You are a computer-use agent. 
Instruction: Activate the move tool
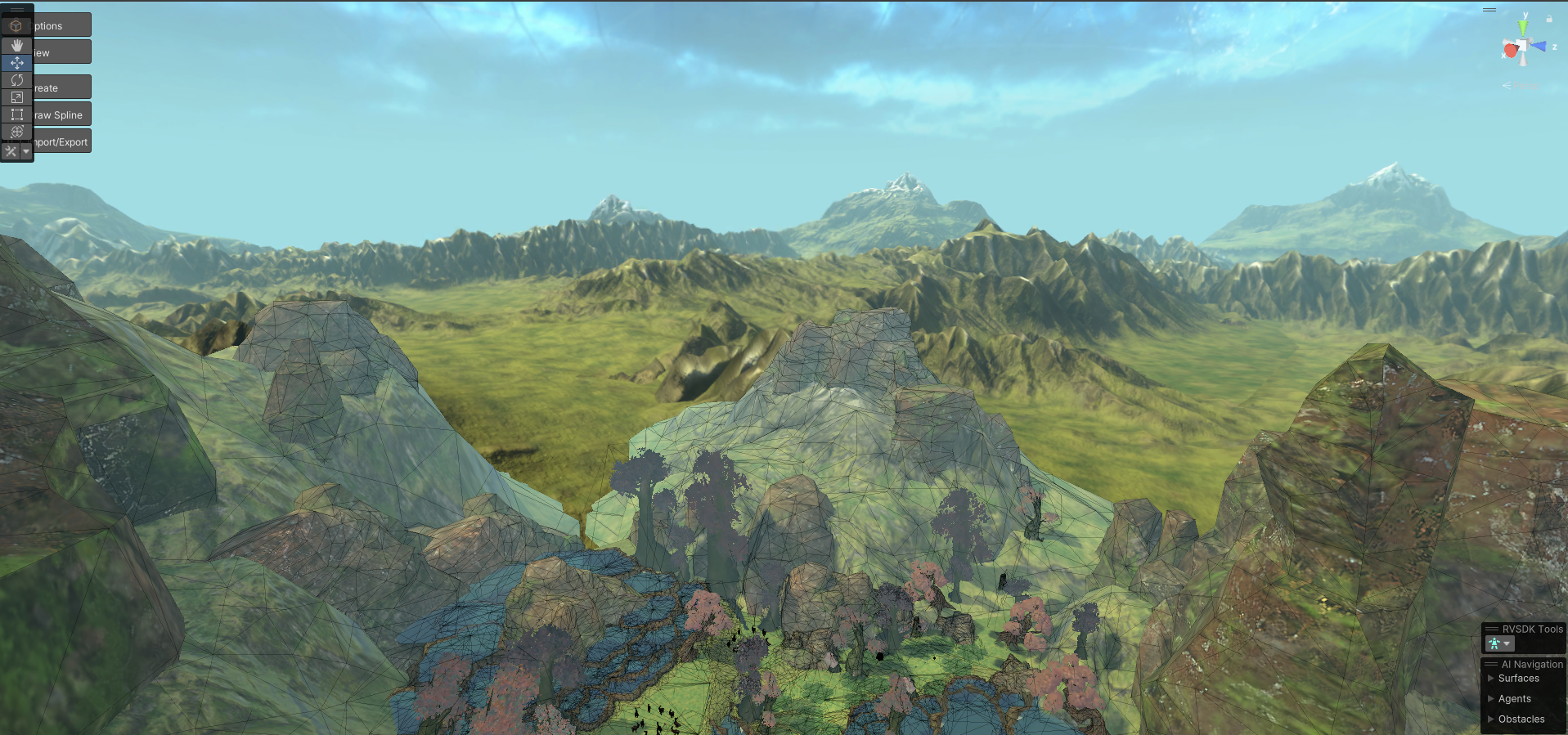pyautogui.click(x=16, y=63)
